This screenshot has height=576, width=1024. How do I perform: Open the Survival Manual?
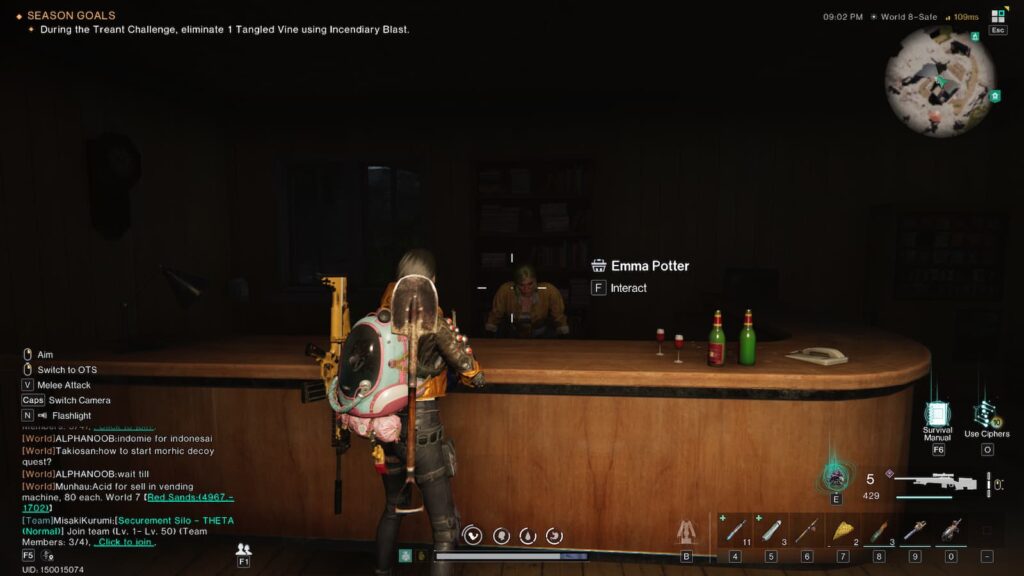click(x=937, y=415)
